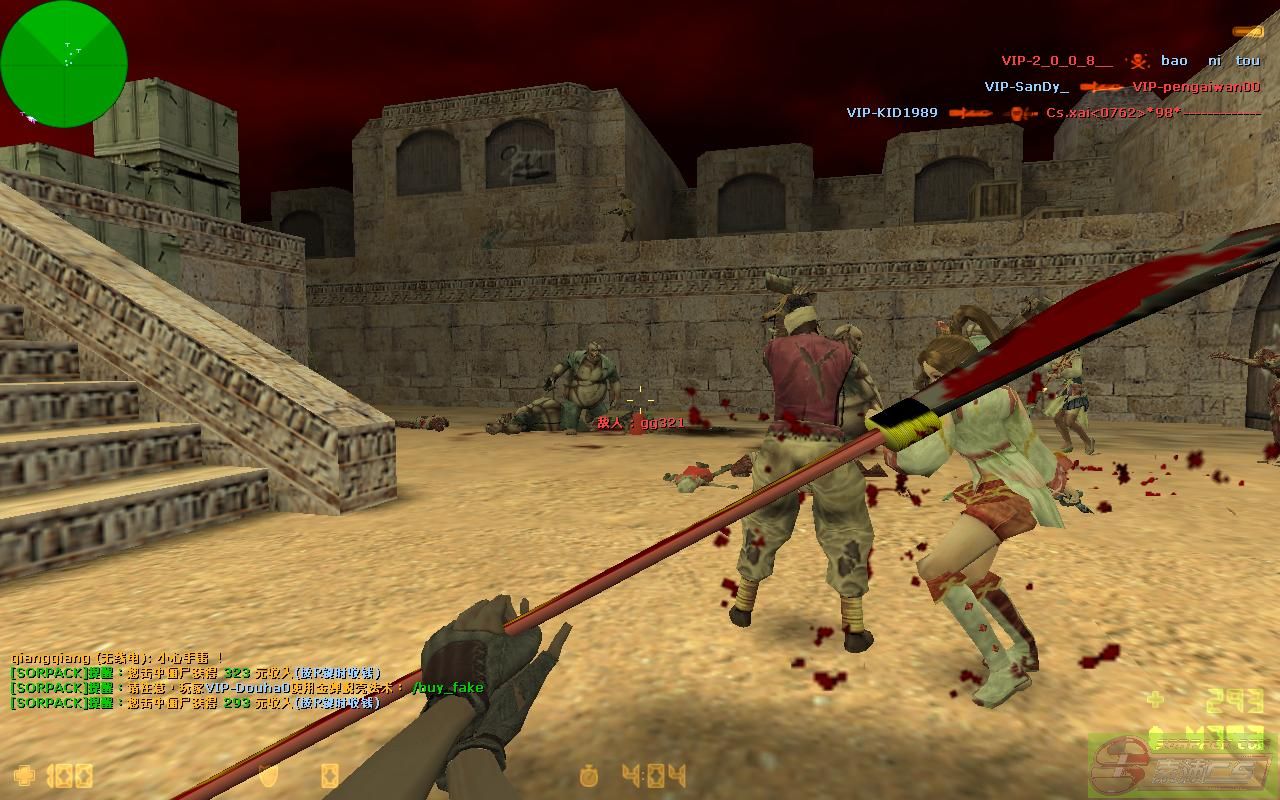Click the green circular radar
This screenshot has width=1280, height=800.
coord(64,64)
